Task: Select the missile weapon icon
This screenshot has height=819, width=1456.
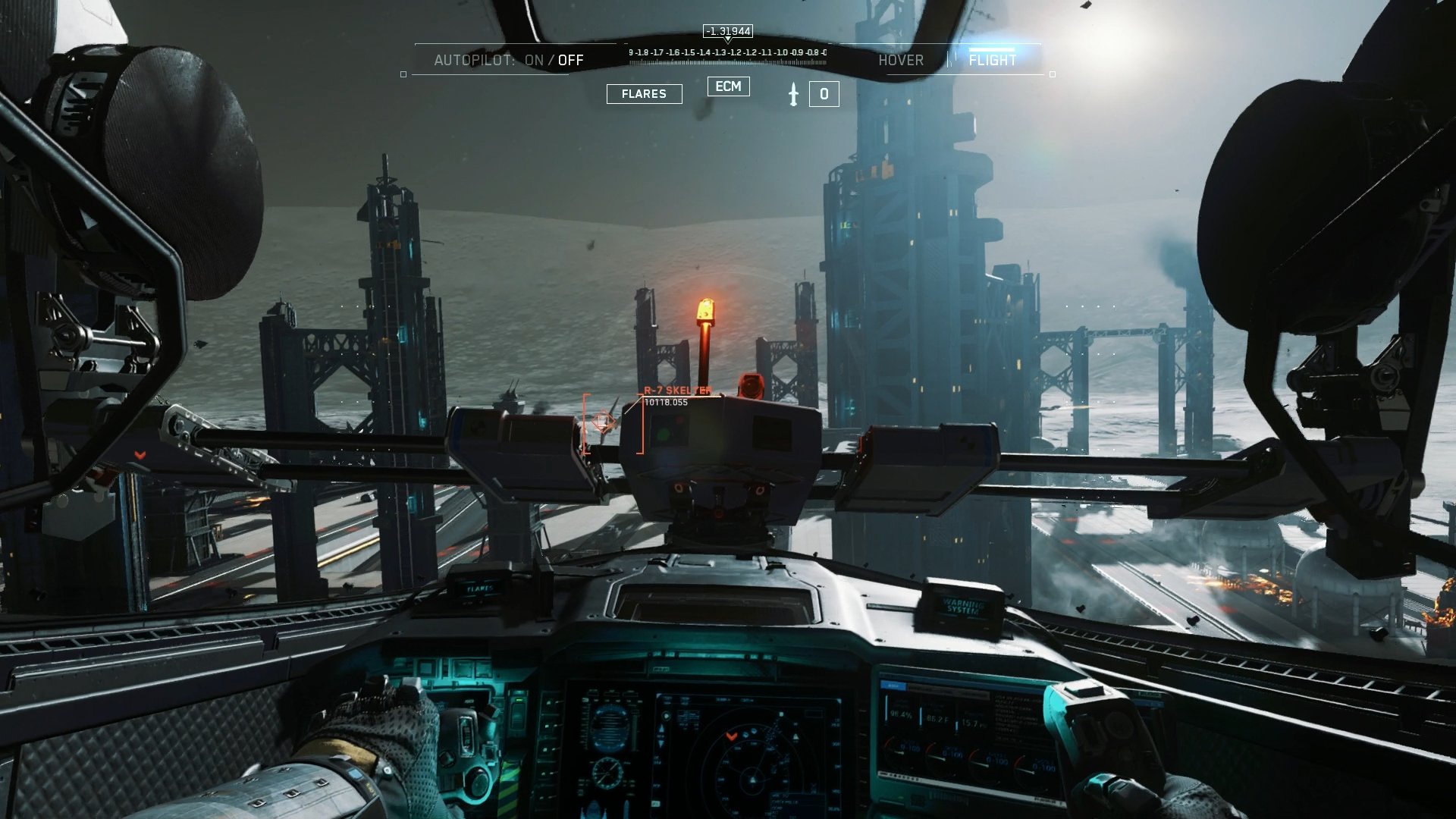Action: click(x=794, y=94)
